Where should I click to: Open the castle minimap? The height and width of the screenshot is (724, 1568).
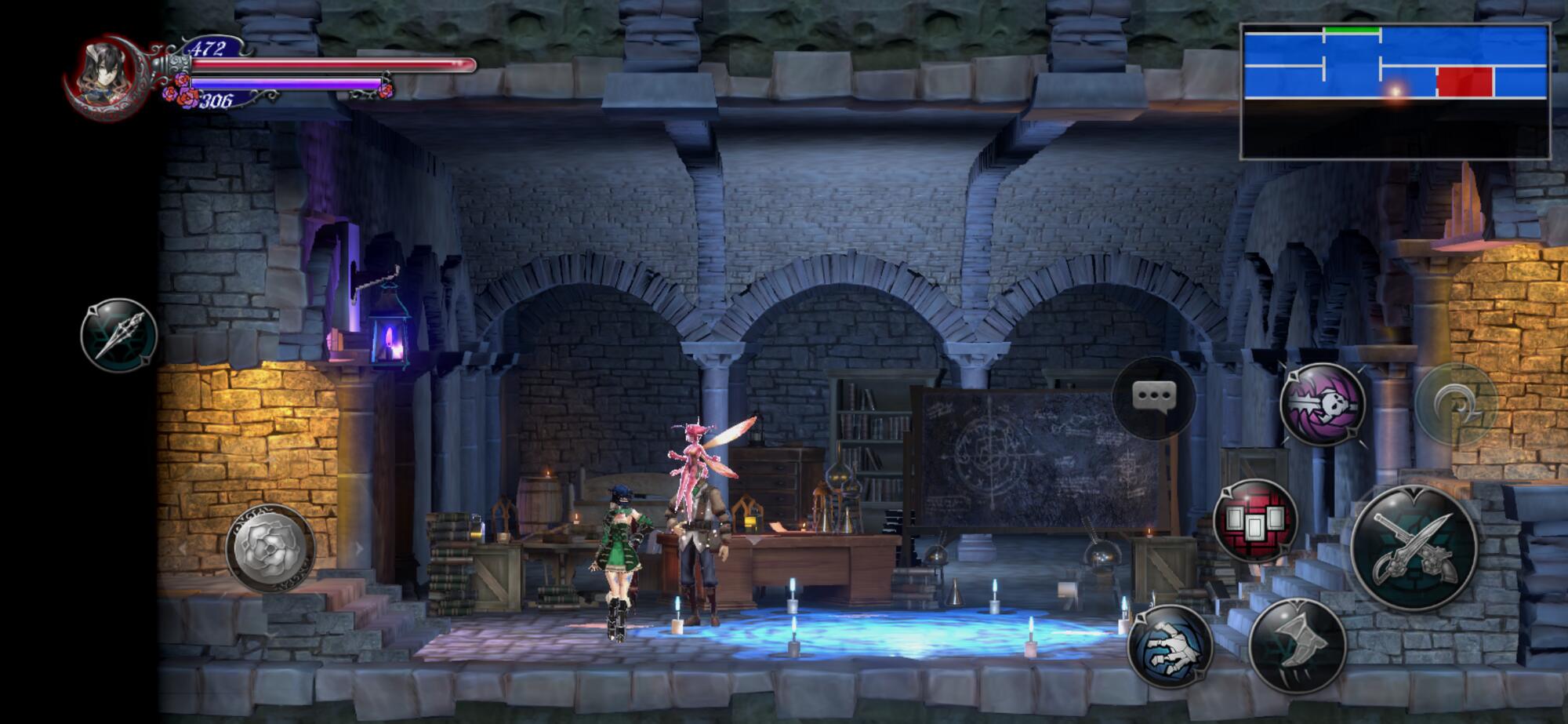click(x=1396, y=92)
